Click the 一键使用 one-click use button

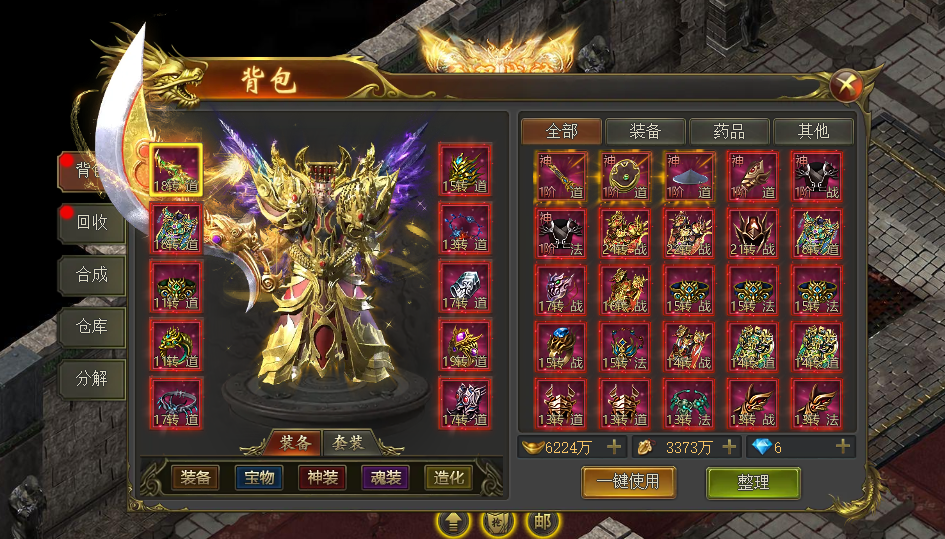[628, 482]
